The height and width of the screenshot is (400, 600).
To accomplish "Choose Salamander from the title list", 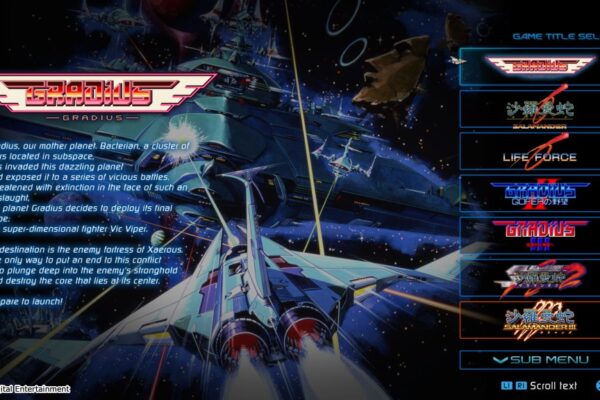I will click(529, 108).
